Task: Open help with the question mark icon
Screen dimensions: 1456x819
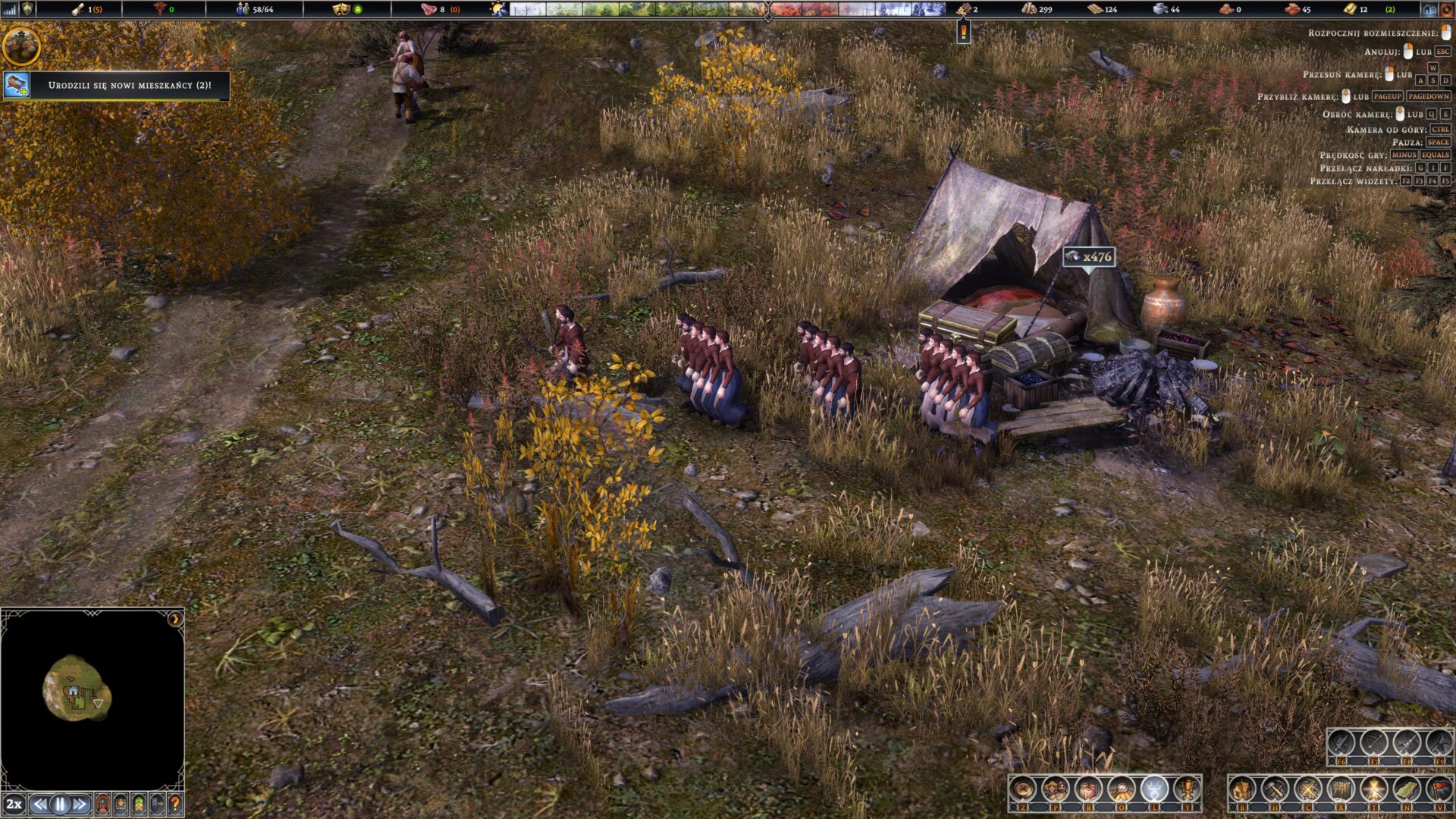Action: point(175,804)
